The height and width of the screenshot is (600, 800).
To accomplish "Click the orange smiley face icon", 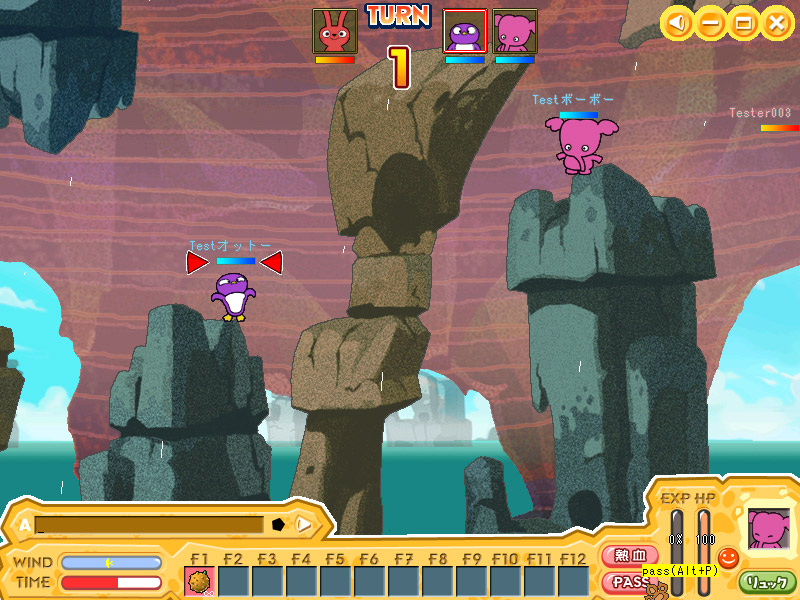I will [x=728, y=557].
